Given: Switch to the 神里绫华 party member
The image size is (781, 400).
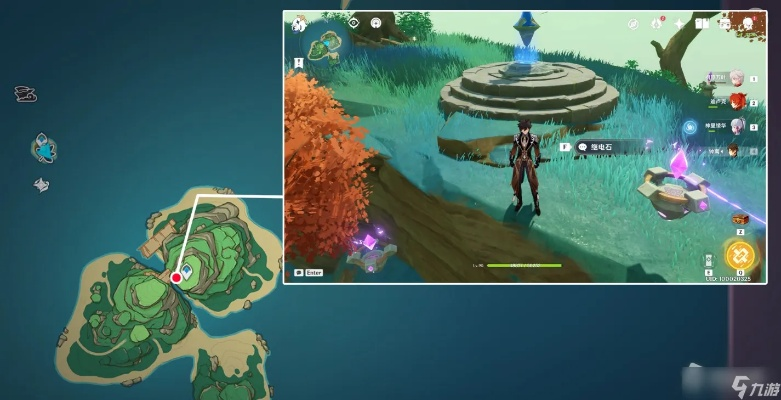Looking at the screenshot, I should click(737, 125).
